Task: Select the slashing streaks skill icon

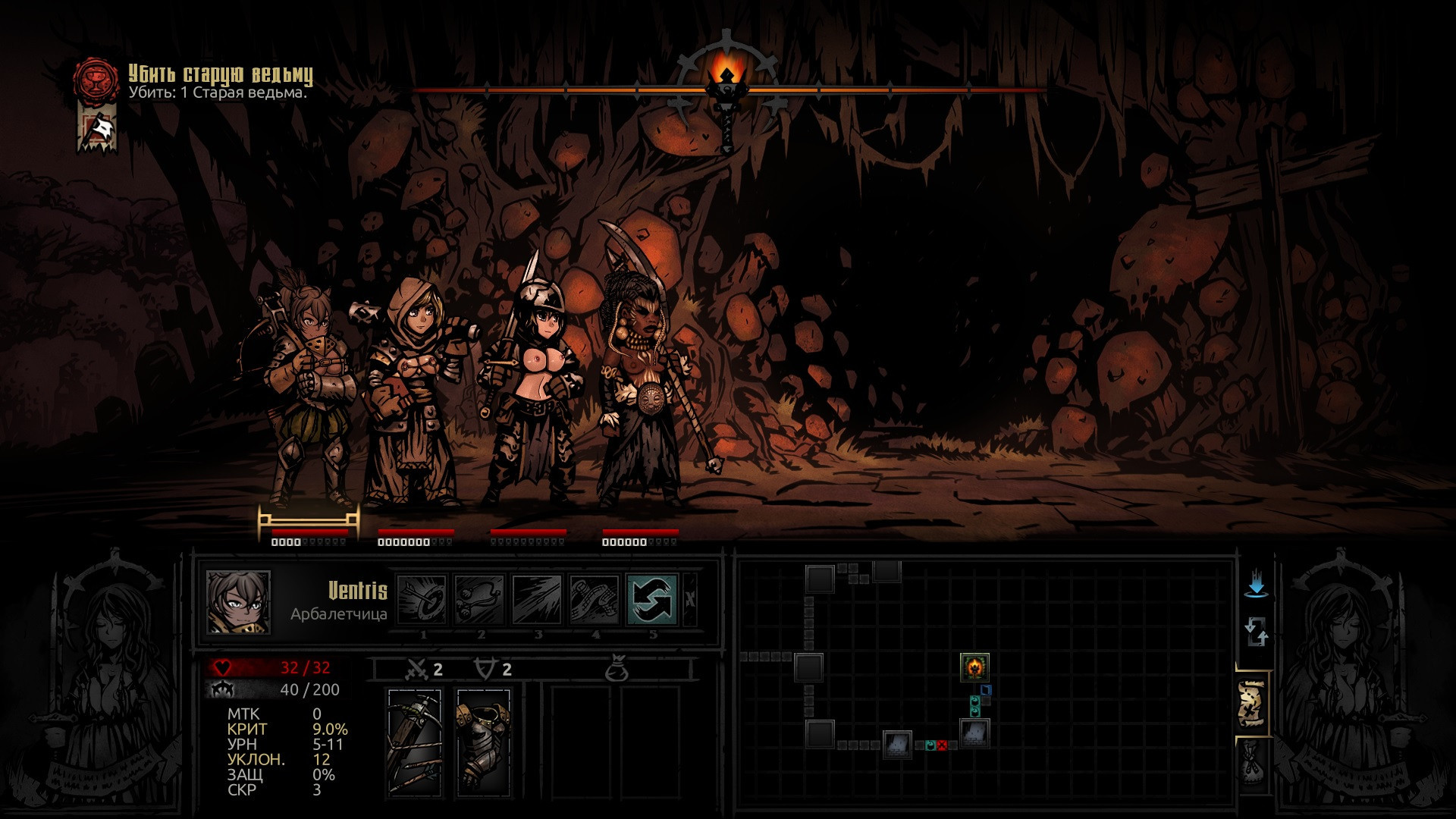Action: tap(538, 599)
